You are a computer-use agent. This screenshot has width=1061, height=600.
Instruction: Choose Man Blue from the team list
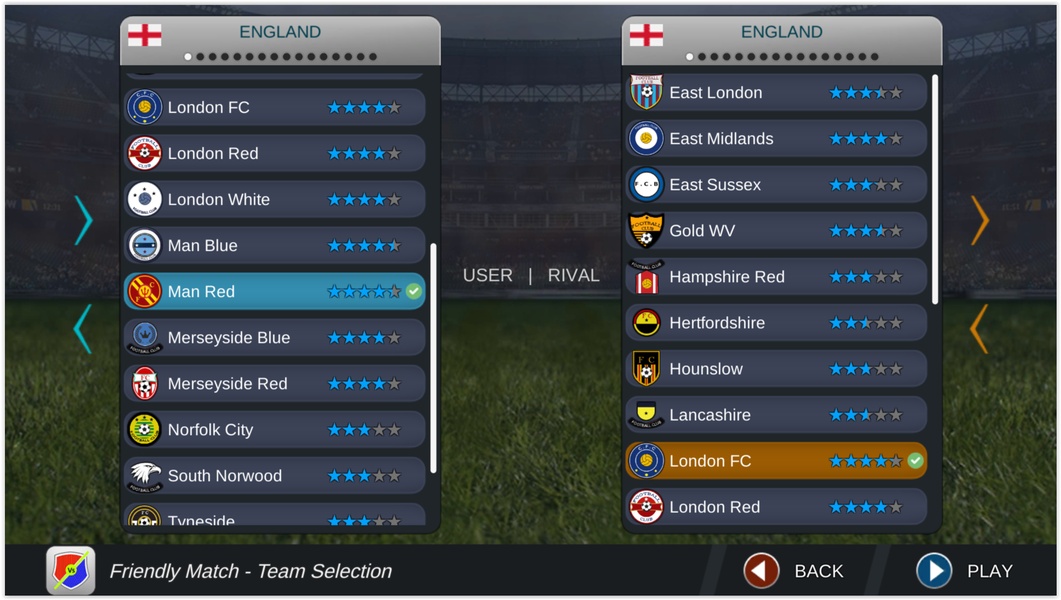click(x=274, y=245)
